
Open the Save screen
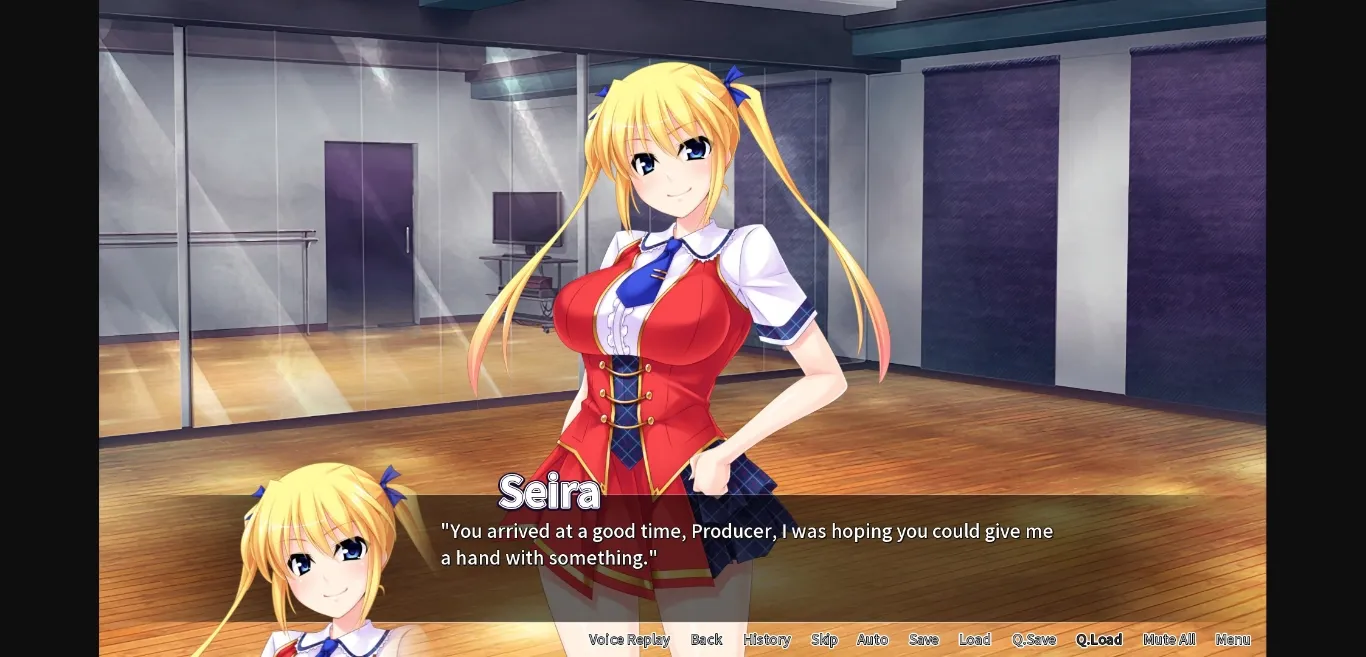tap(924, 640)
